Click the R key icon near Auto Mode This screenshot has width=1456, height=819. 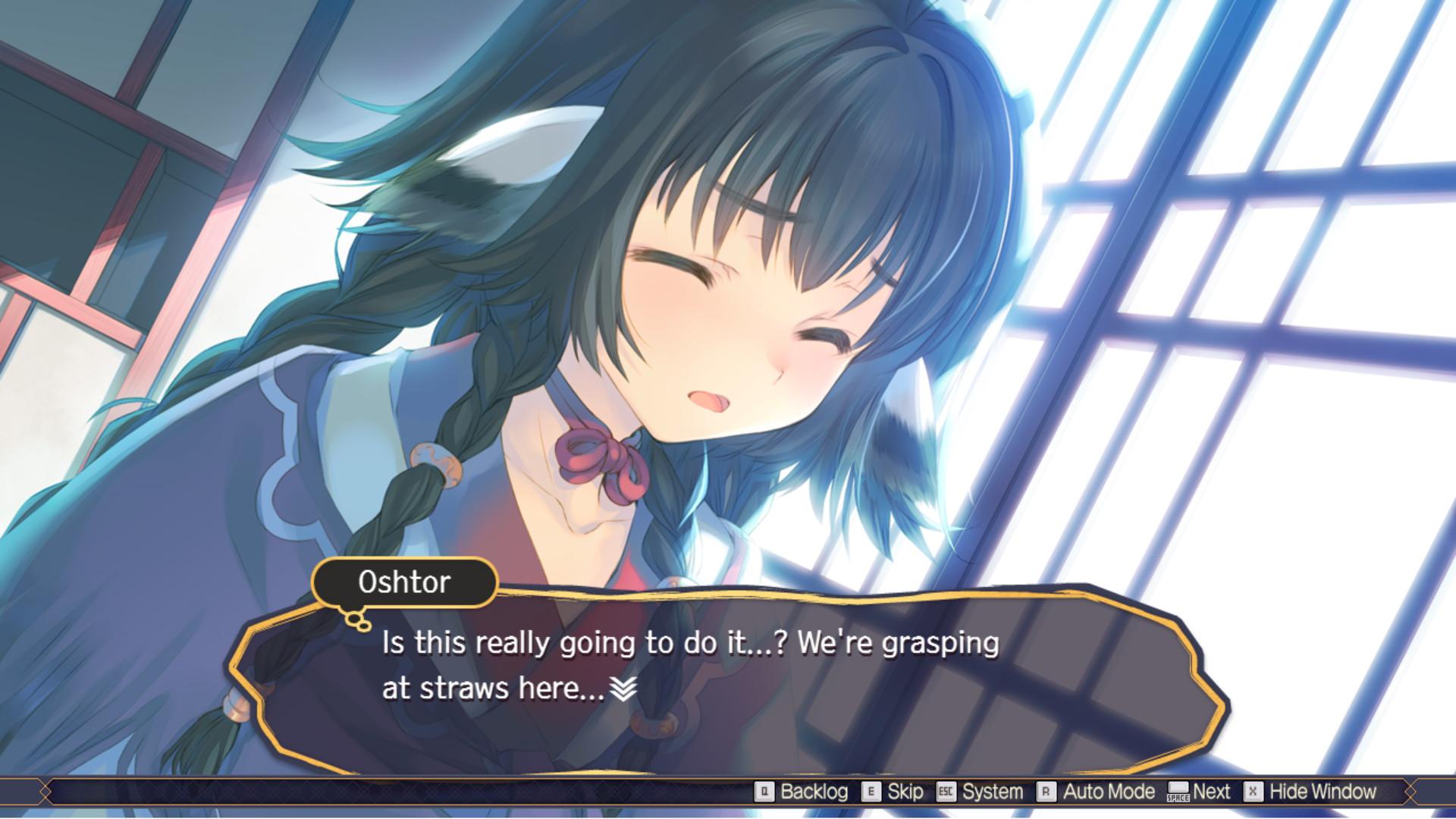pyautogui.click(x=1047, y=792)
